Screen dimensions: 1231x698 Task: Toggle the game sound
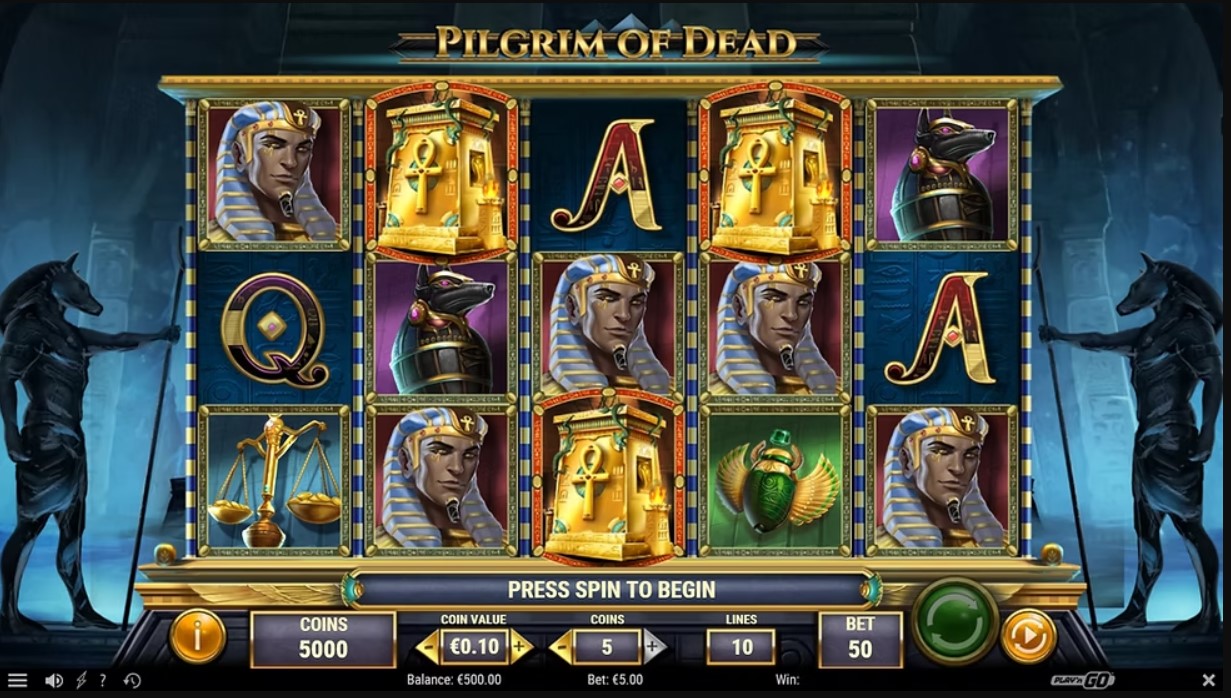coord(54,681)
